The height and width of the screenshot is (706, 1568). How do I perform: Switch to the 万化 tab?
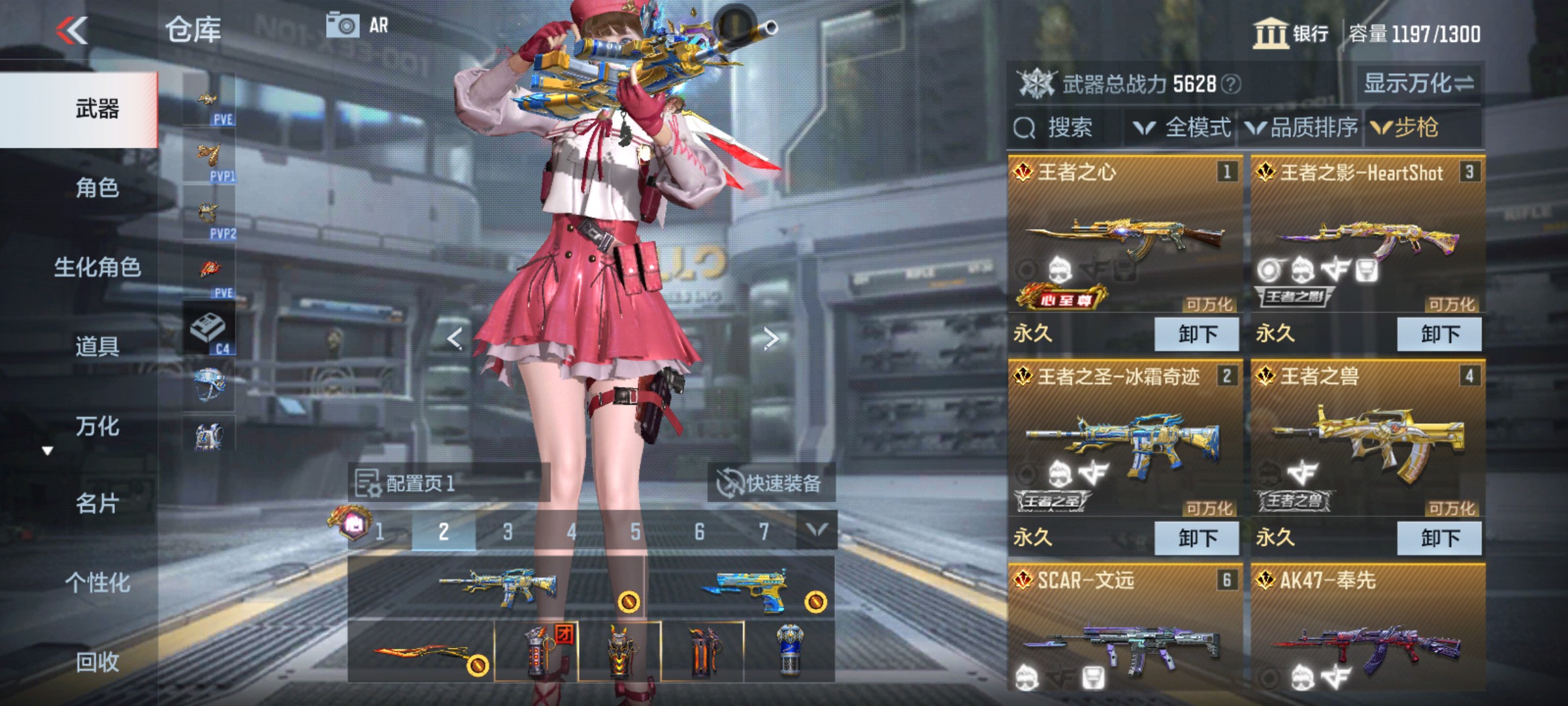(x=97, y=426)
